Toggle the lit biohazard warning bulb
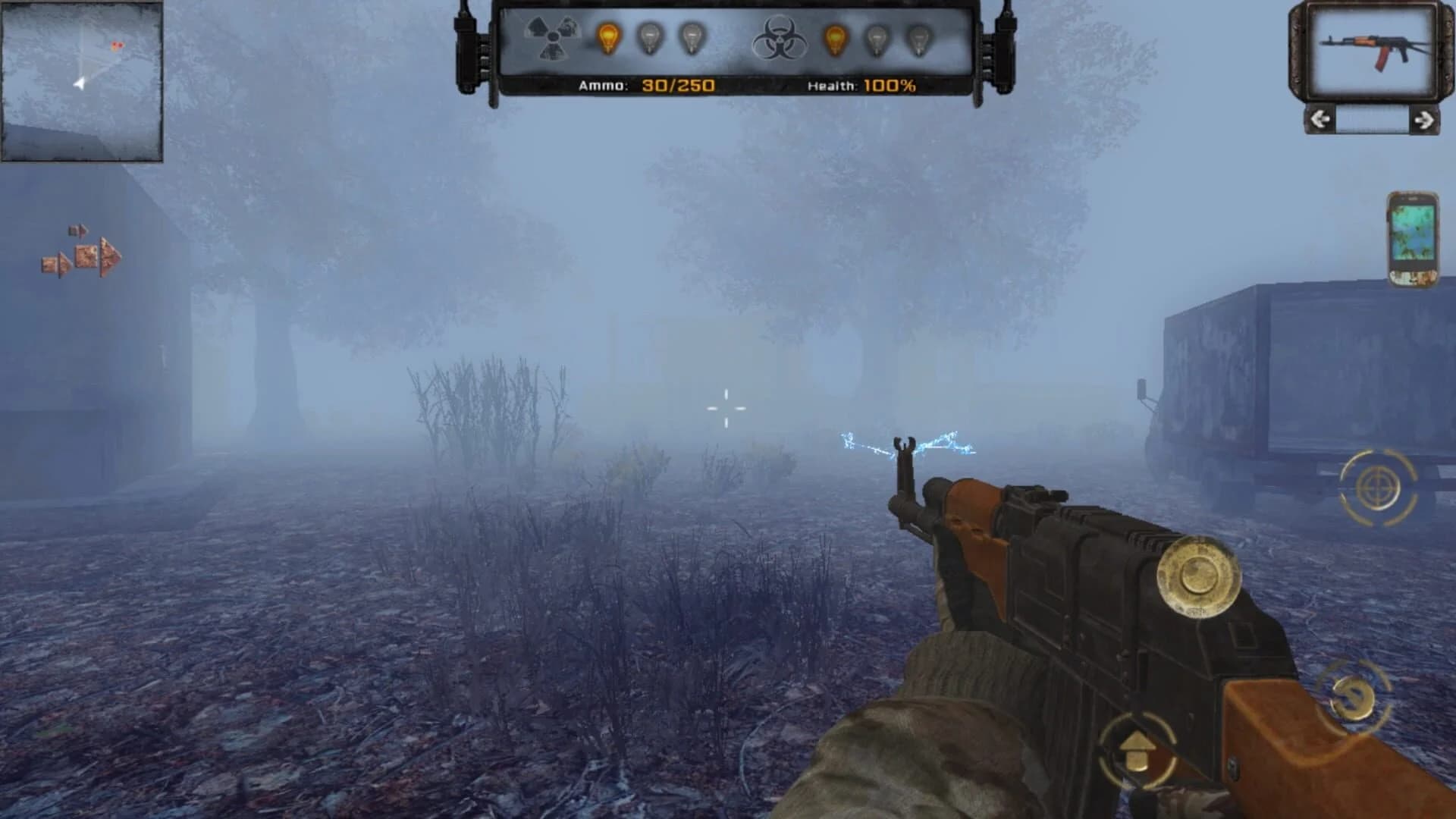 835,36
